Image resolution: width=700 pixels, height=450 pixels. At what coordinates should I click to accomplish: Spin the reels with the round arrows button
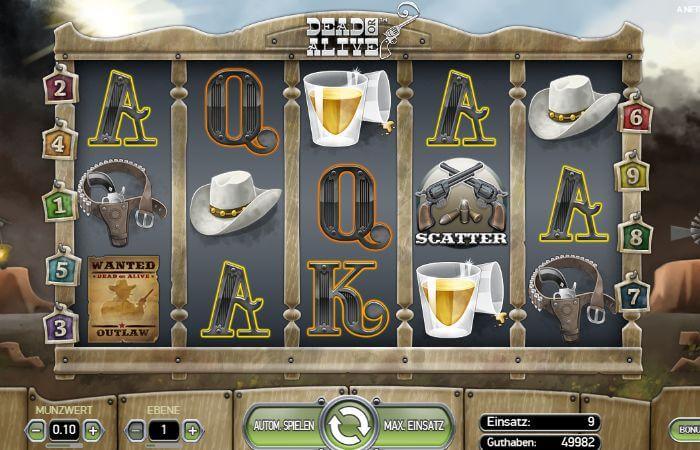349,425
